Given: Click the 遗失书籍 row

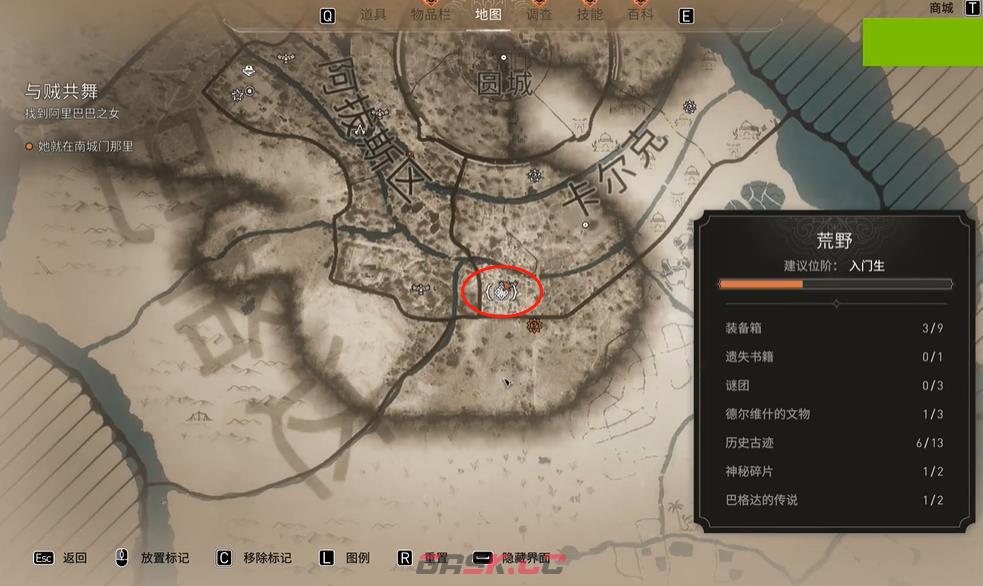Looking at the screenshot, I should point(834,357).
